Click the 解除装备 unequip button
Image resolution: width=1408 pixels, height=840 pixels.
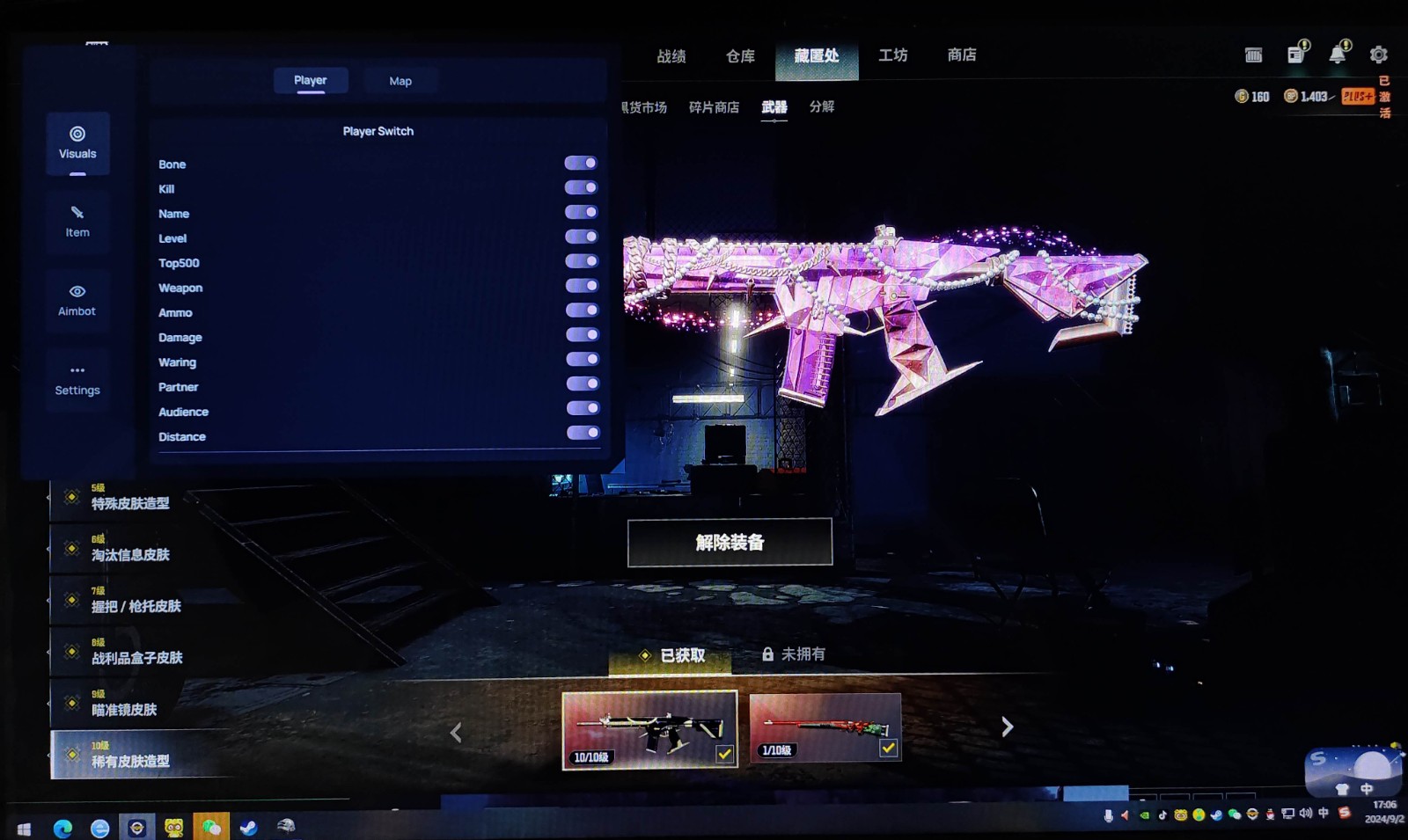point(730,542)
